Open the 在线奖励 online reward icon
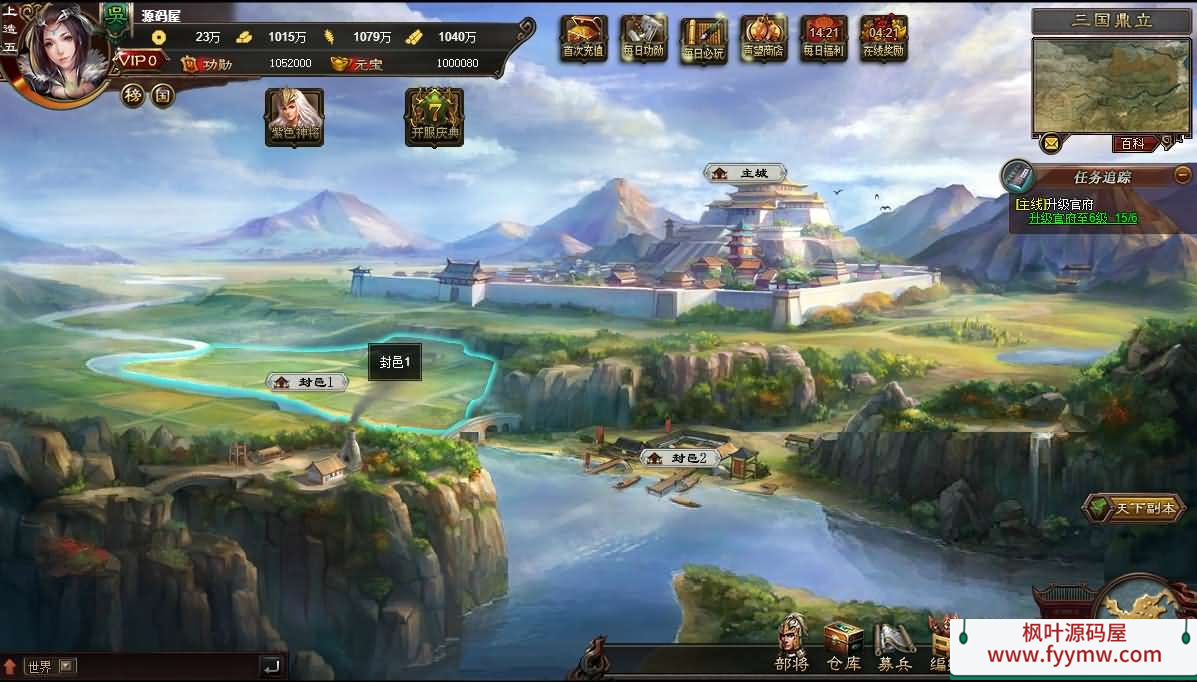This screenshot has width=1197, height=682. point(883,39)
